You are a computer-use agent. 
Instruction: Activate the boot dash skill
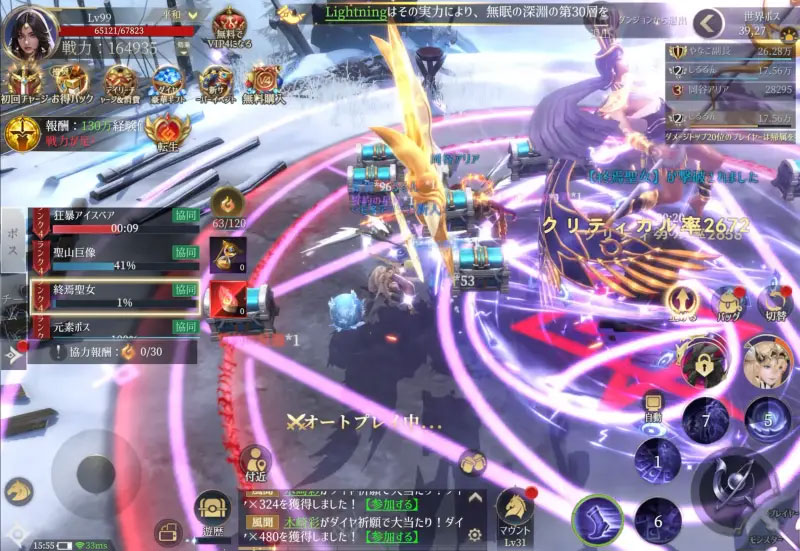(x=597, y=520)
